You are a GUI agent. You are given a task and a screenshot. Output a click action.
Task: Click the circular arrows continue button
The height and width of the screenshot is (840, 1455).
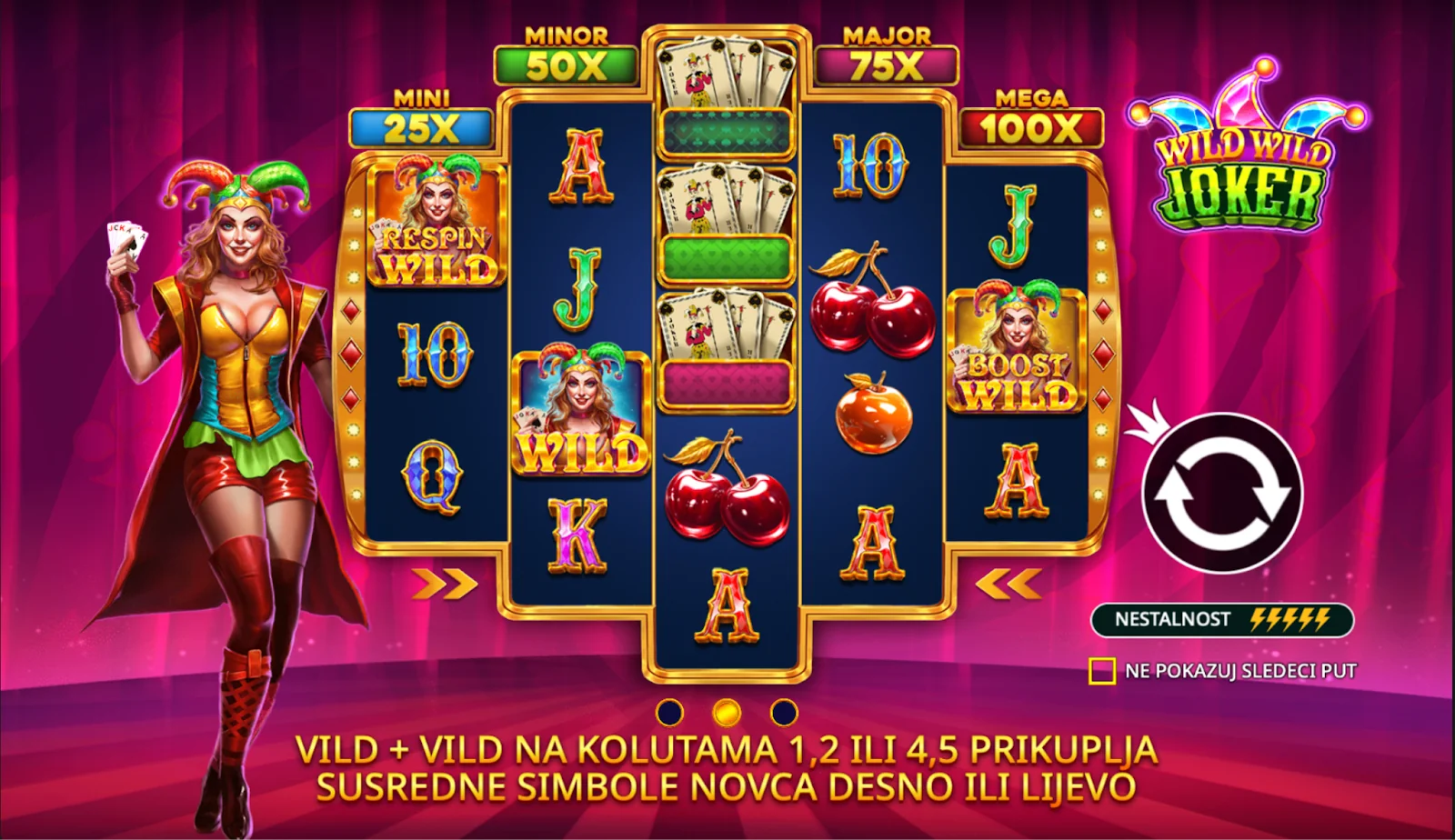pyautogui.click(x=1221, y=493)
